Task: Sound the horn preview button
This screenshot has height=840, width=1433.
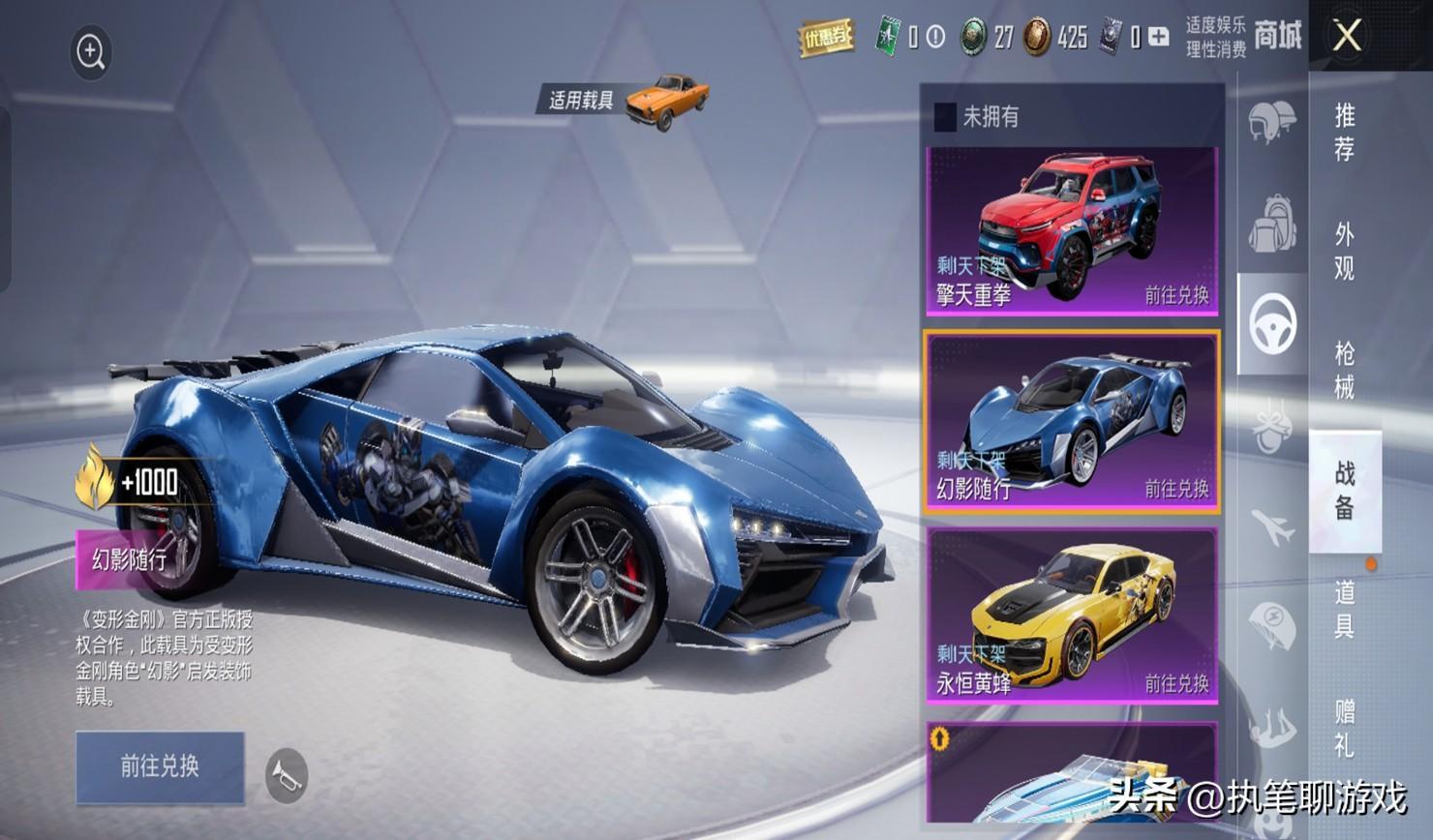Action: click(x=287, y=774)
